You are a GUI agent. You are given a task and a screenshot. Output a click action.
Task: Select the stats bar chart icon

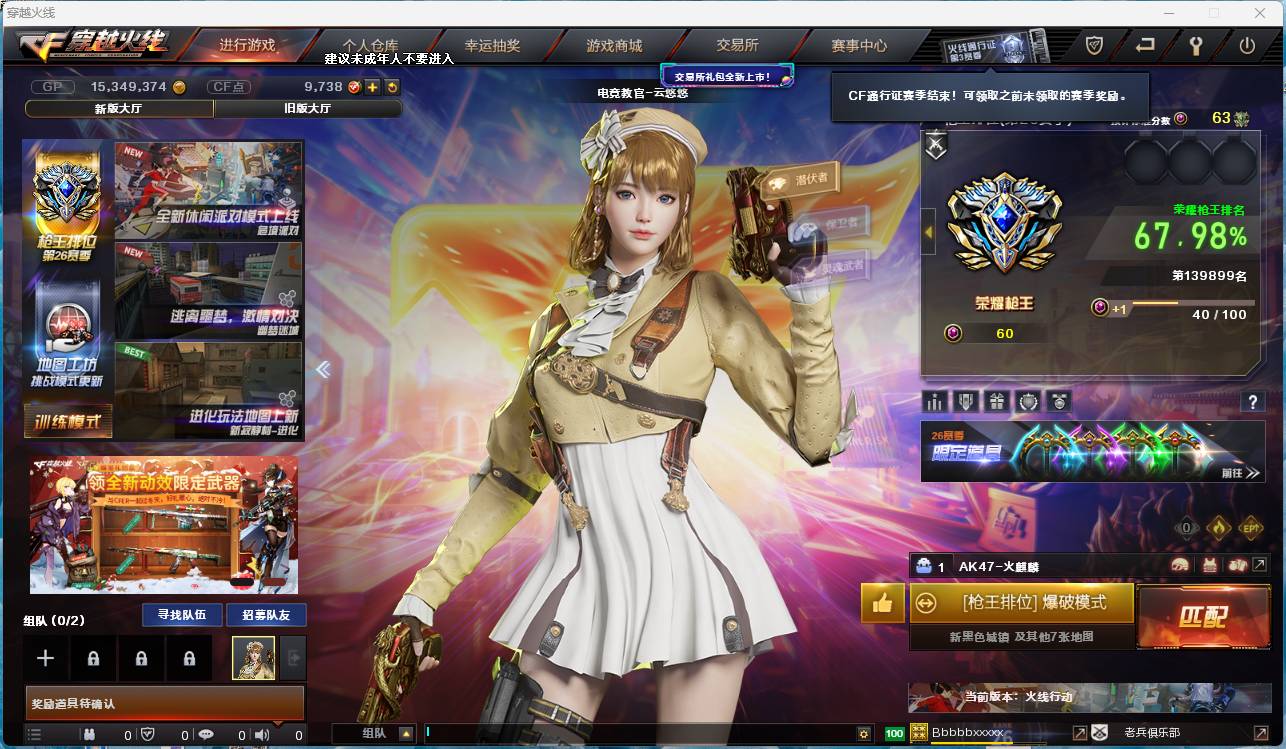tap(935, 400)
